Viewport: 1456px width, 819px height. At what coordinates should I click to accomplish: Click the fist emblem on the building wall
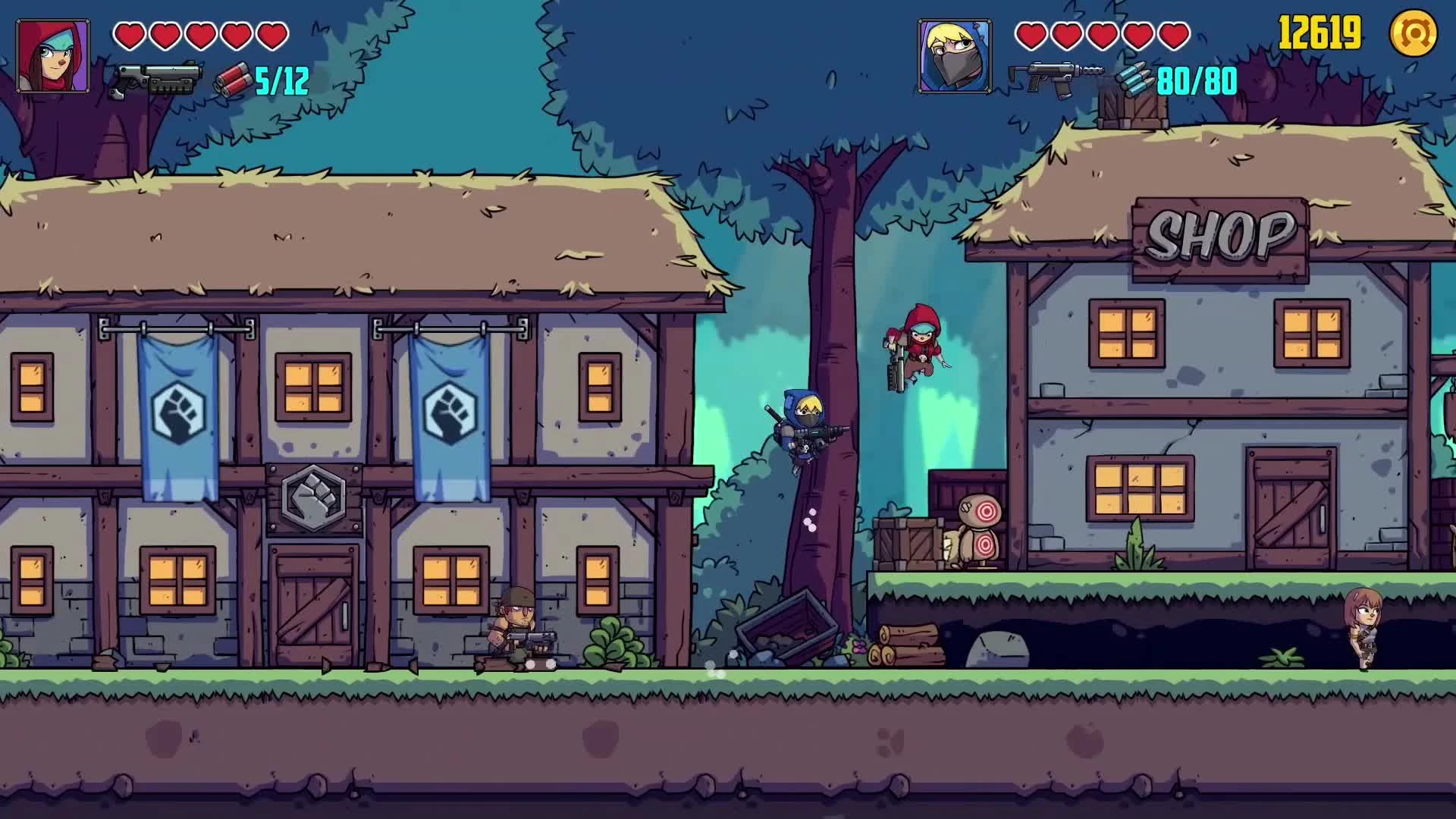tap(312, 496)
